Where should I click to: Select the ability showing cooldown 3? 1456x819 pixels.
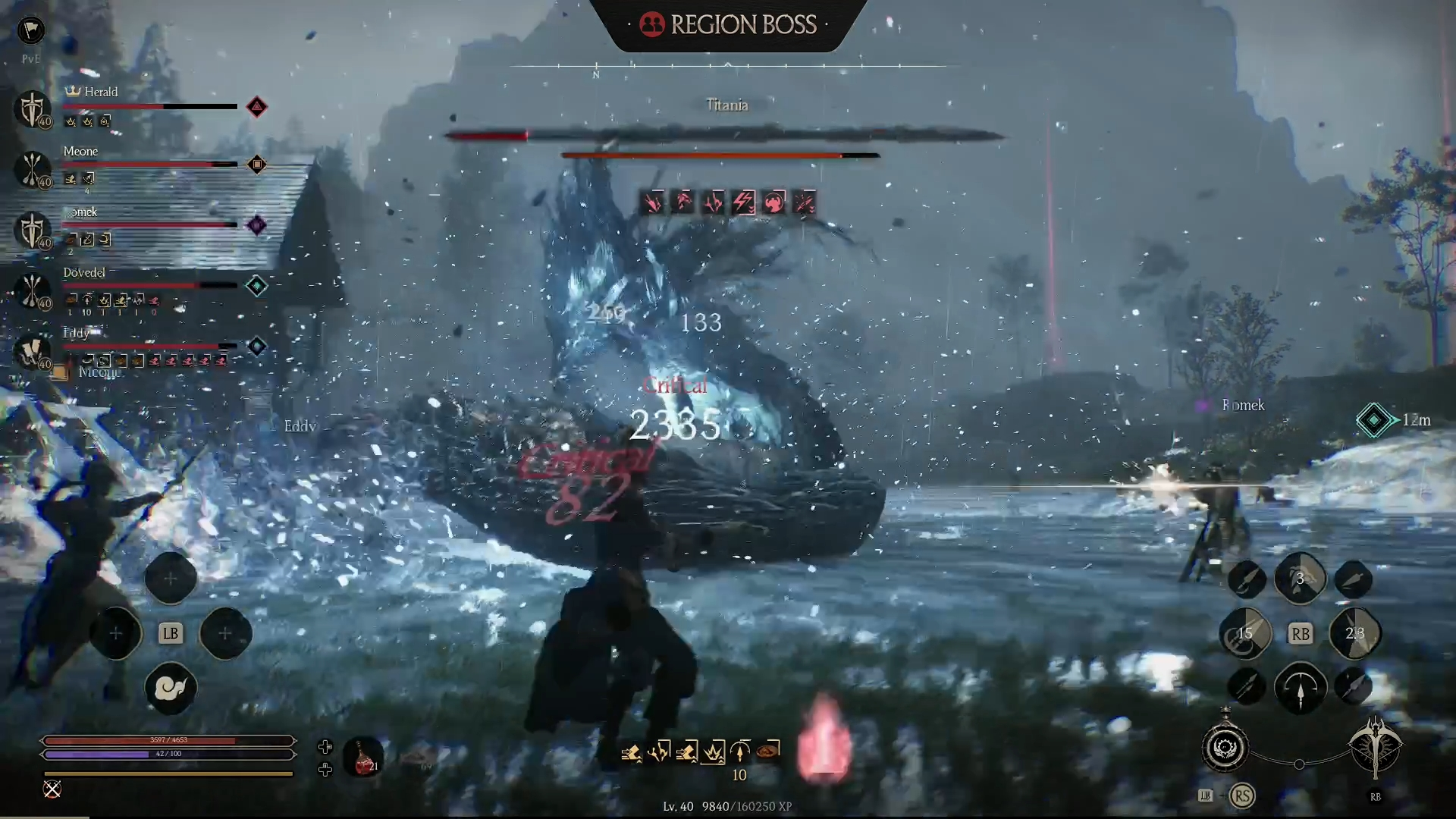pos(1300,579)
